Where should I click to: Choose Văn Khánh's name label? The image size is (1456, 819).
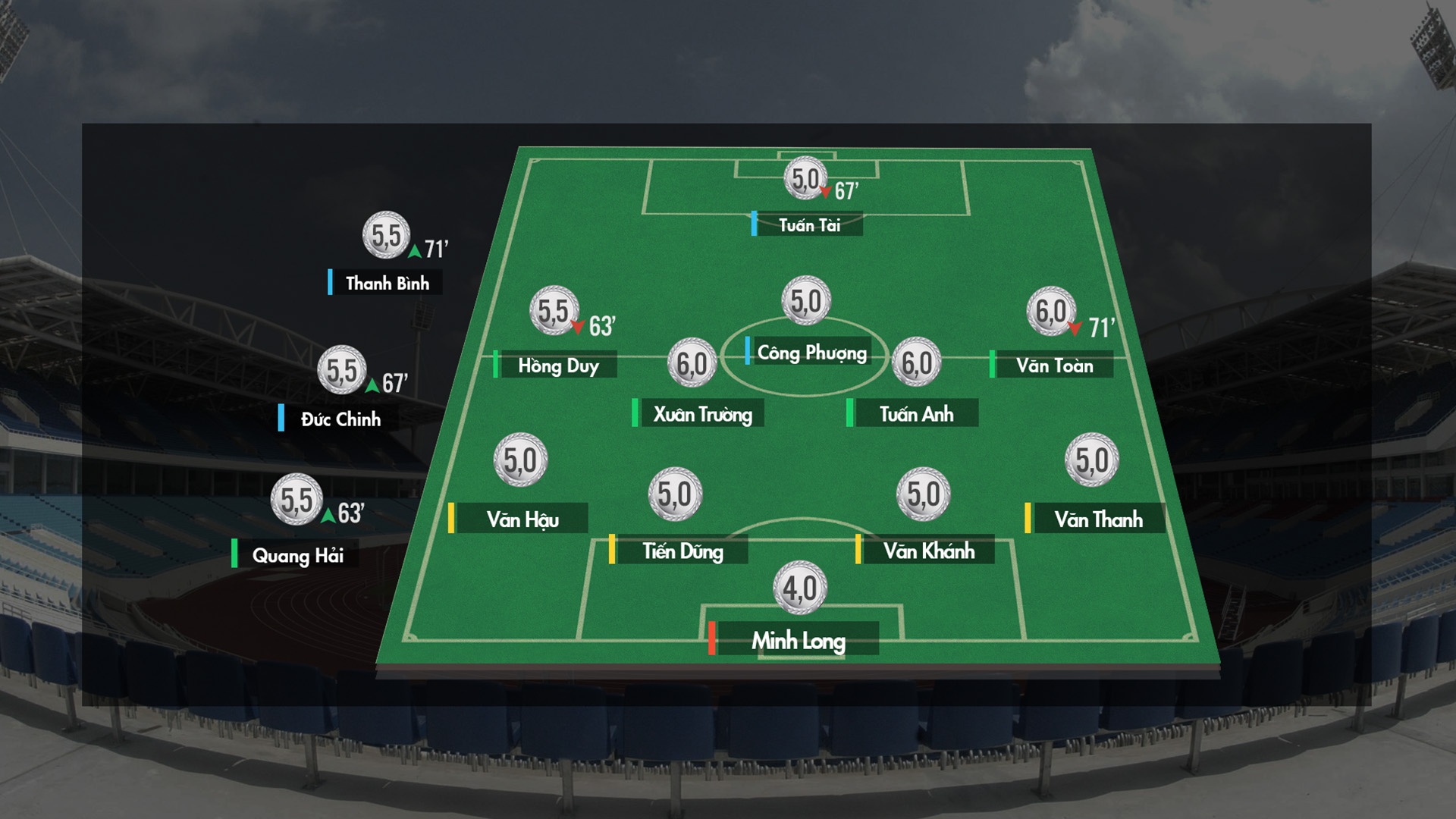click(928, 551)
